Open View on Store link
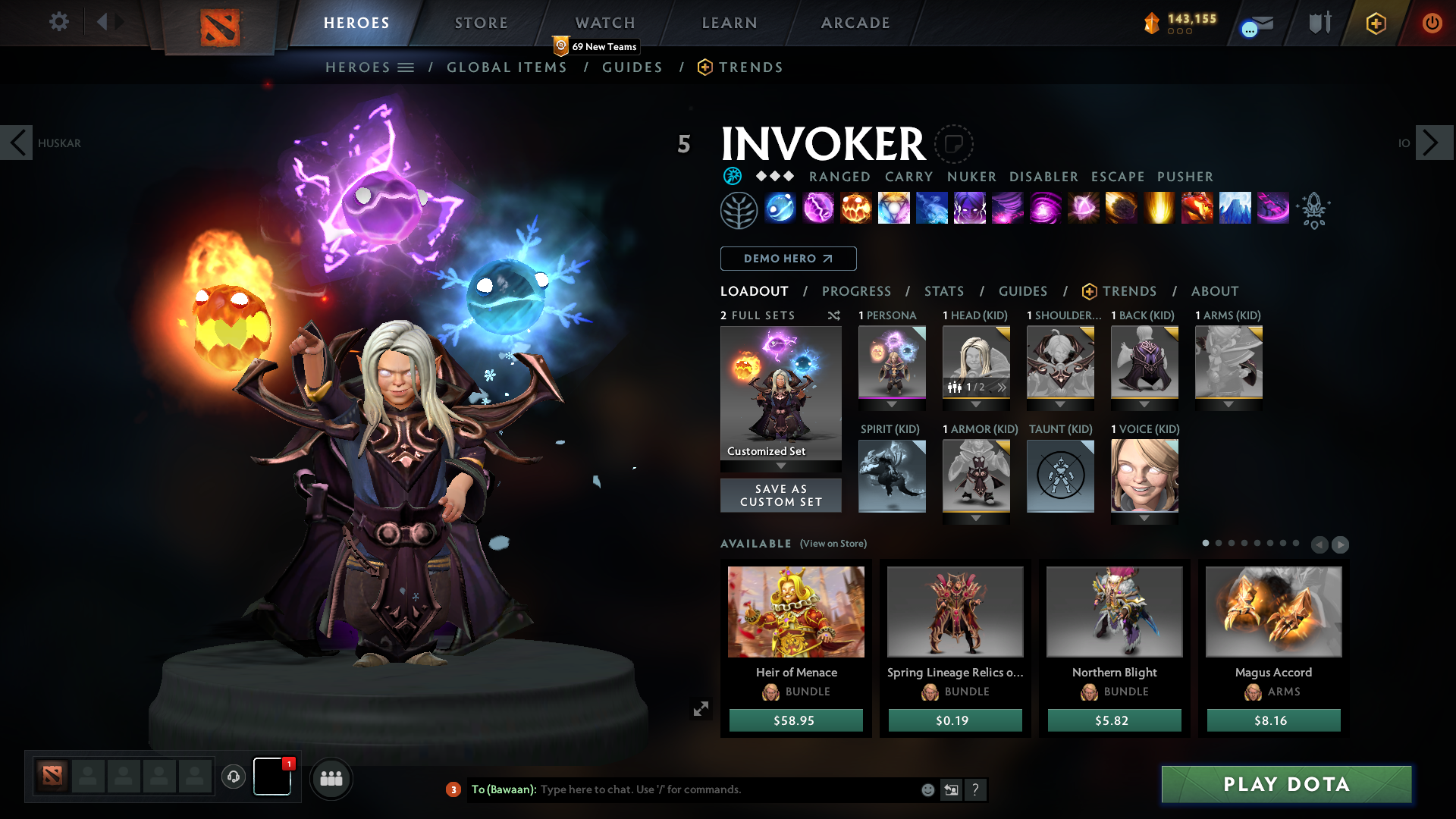This screenshot has height=819, width=1456. click(832, 544)
